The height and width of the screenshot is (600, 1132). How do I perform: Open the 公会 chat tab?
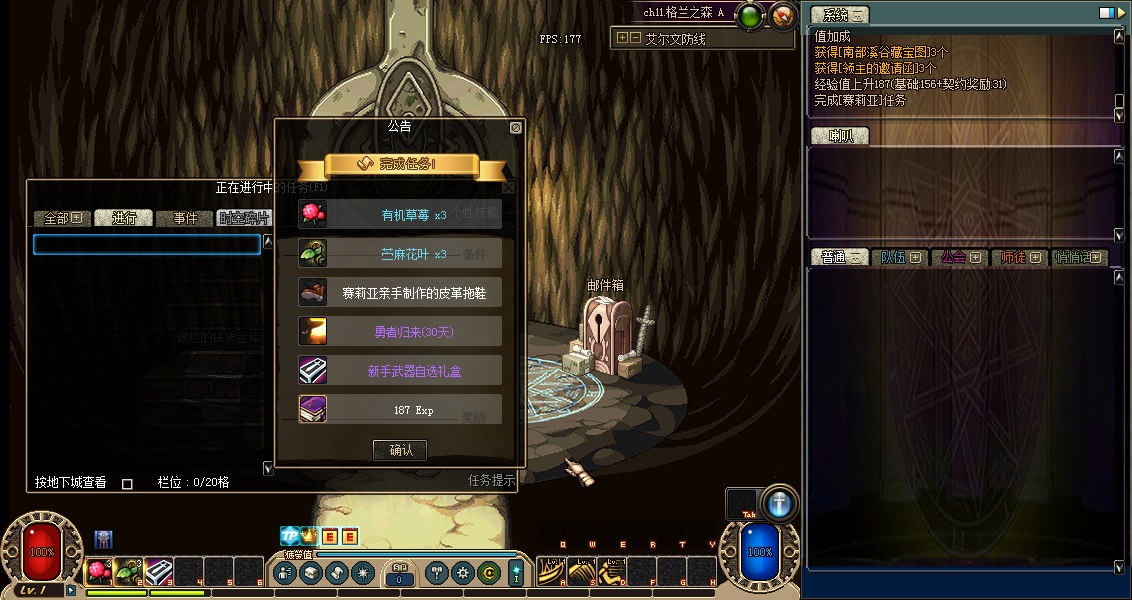[x=959, y=257]
